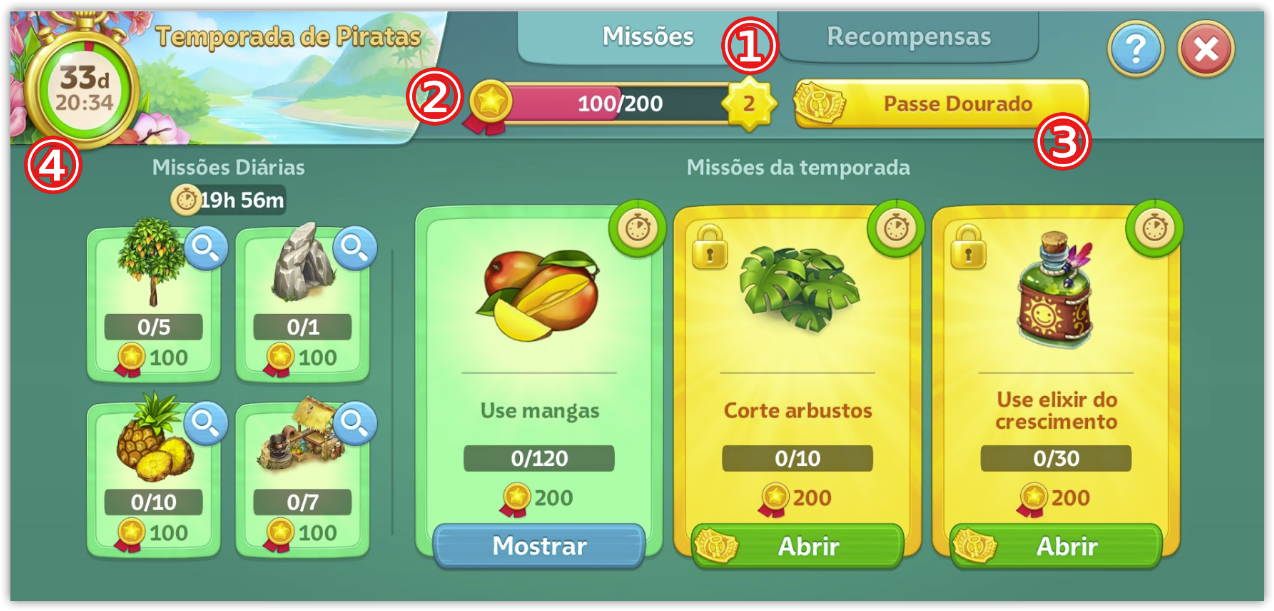Close the season missions window
The height and width of the screenshot is (611, 1274).
(1205, 48)
